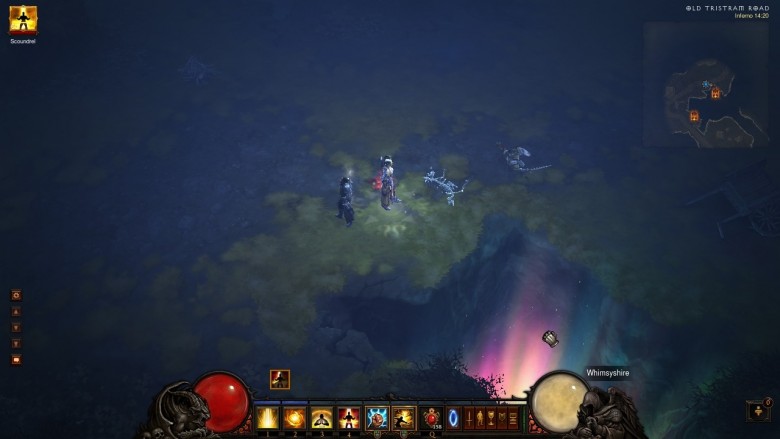The image size is (780, 439).
Task: Open the gear chat options button
Action: [x=16, y=295]
